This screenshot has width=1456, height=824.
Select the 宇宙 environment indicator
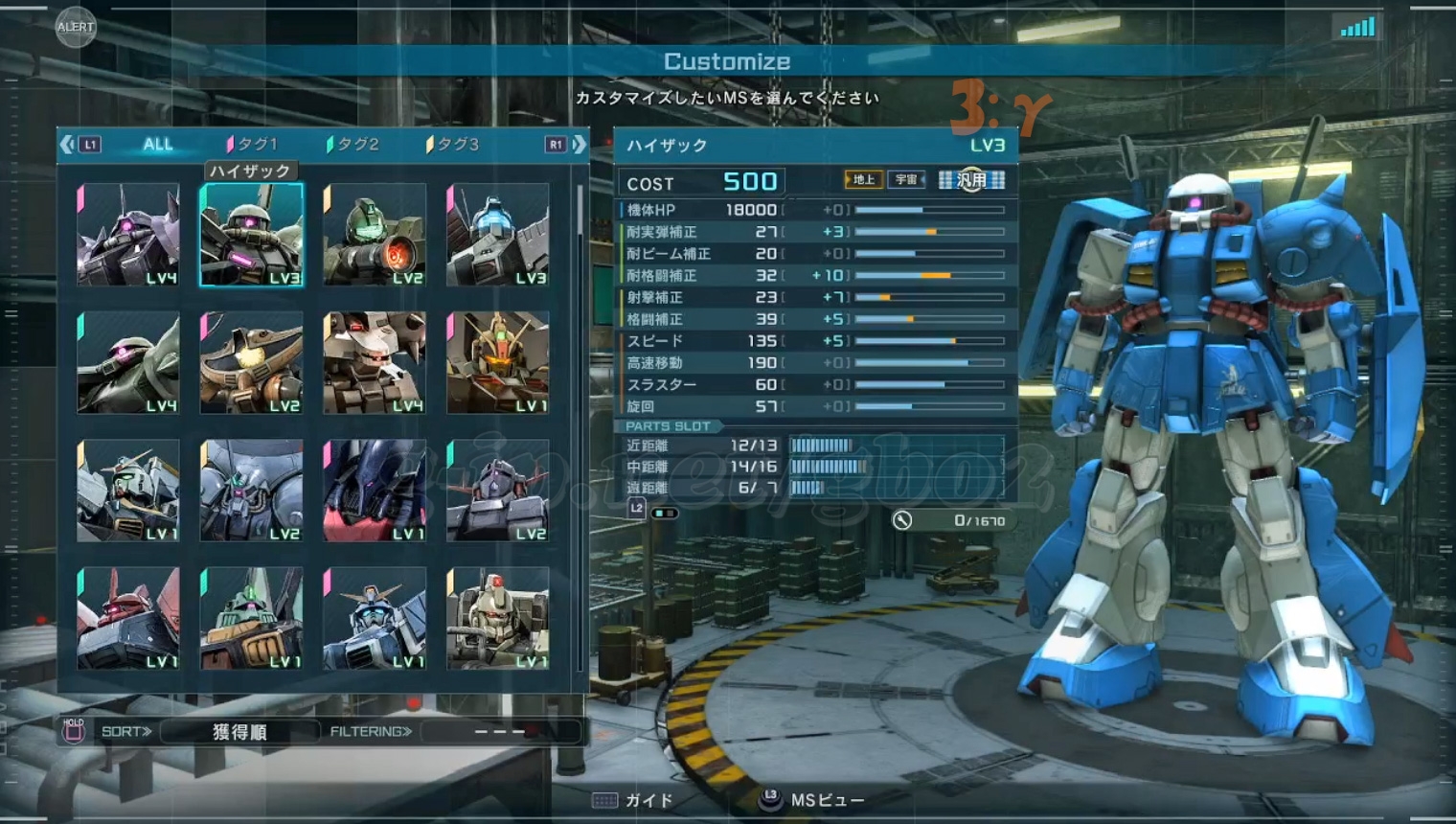tap(906, 179)
